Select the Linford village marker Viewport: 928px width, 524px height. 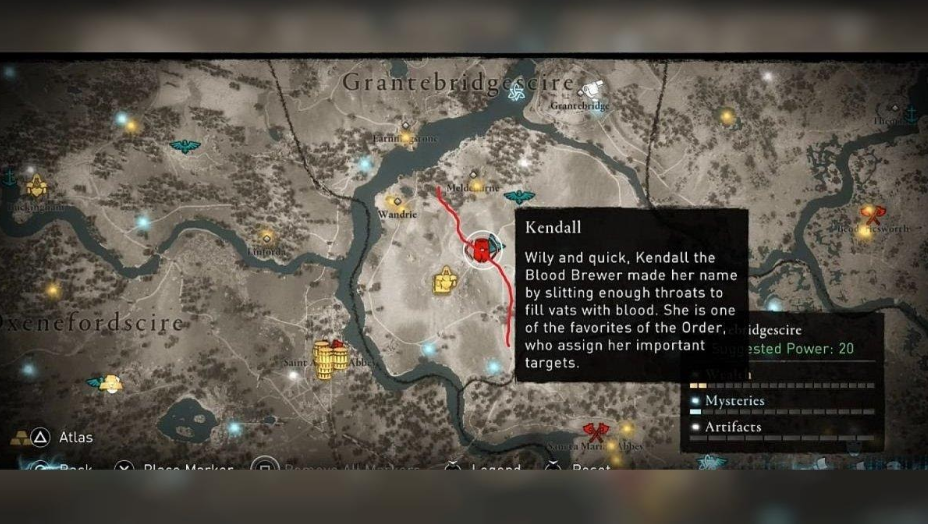pyautogui.click(x=266, y=237)
